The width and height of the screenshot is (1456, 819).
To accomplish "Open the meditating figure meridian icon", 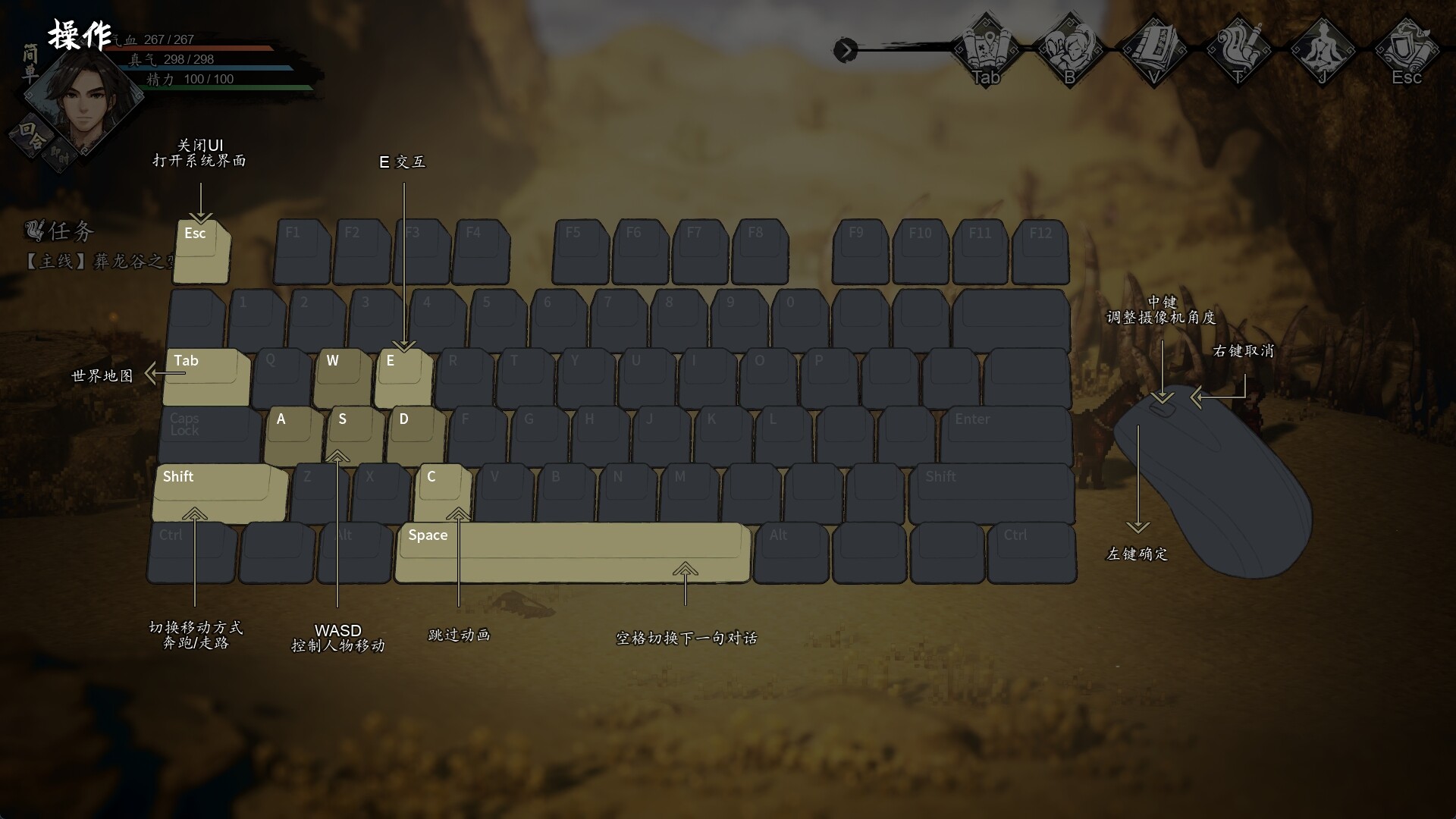I will [x=1322, y=49].
